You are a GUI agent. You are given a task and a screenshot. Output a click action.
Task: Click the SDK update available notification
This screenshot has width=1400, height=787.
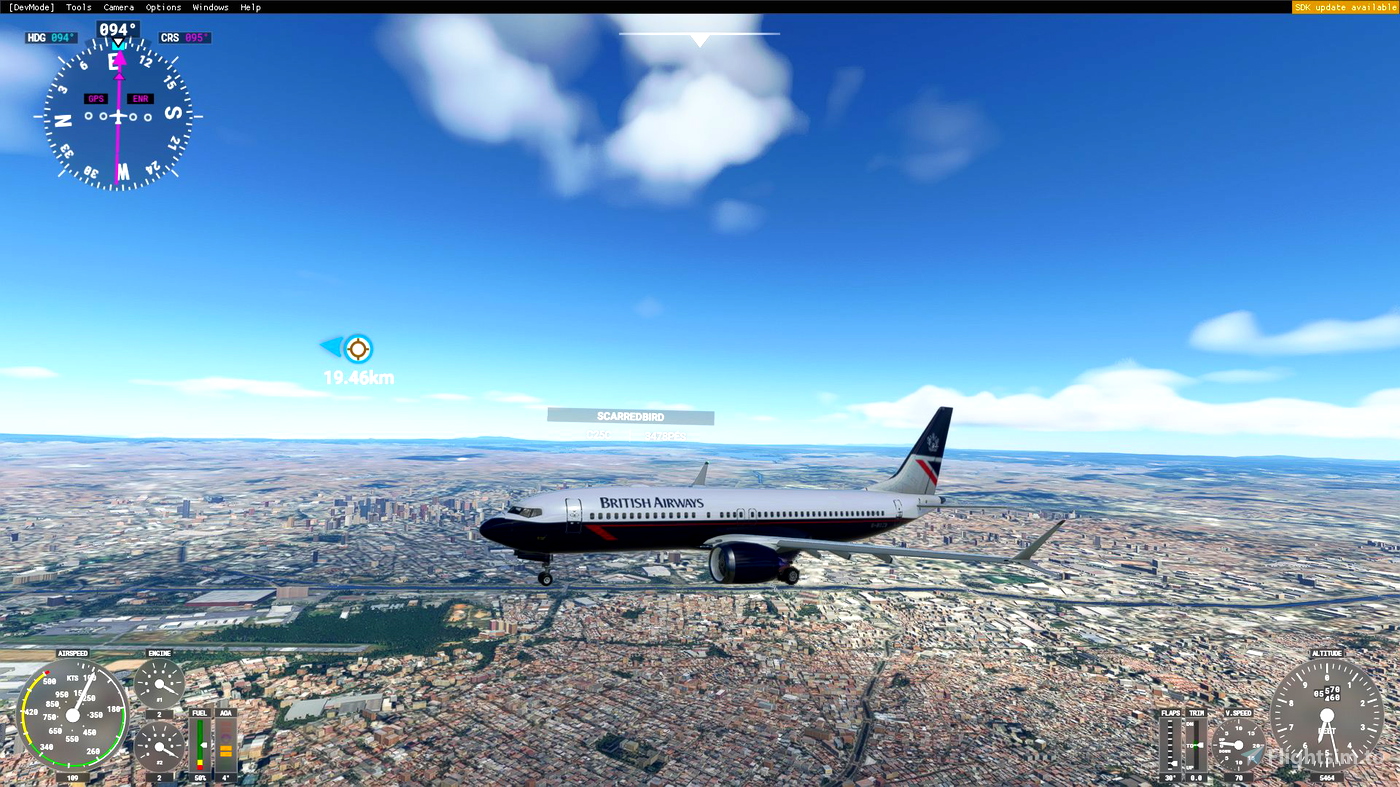1345,6
